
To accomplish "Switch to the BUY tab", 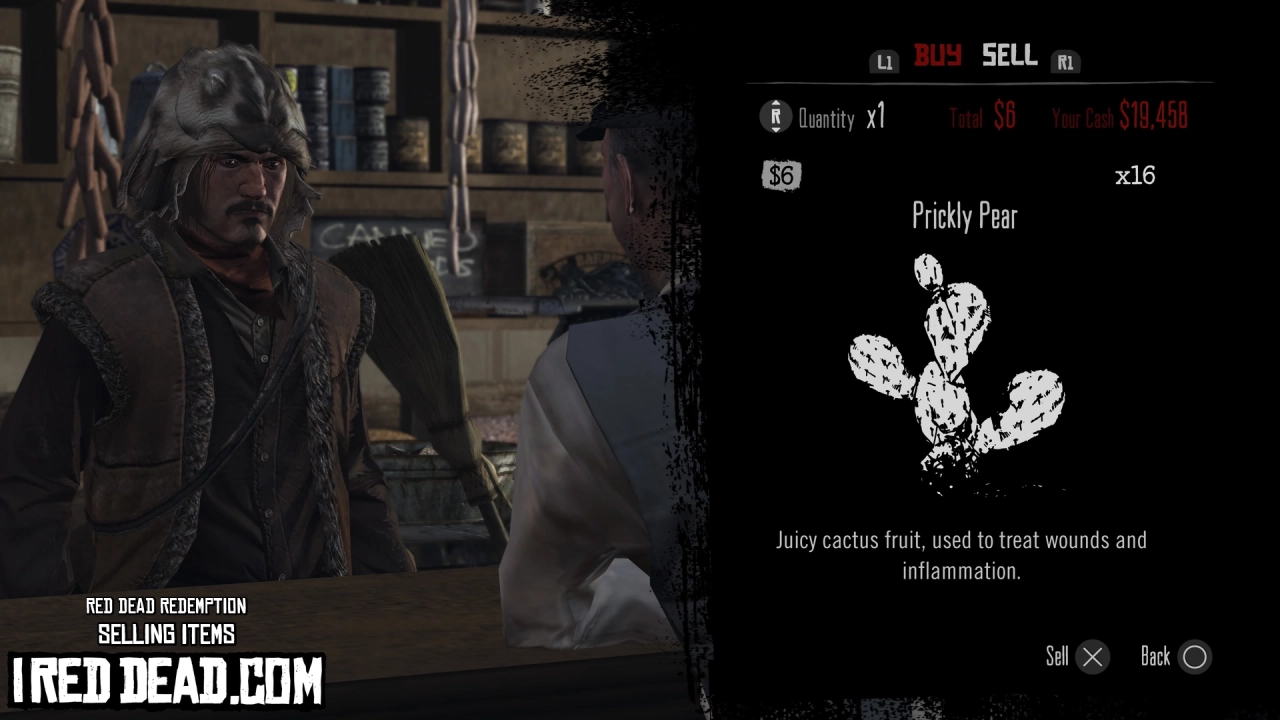I will (938, 57).
